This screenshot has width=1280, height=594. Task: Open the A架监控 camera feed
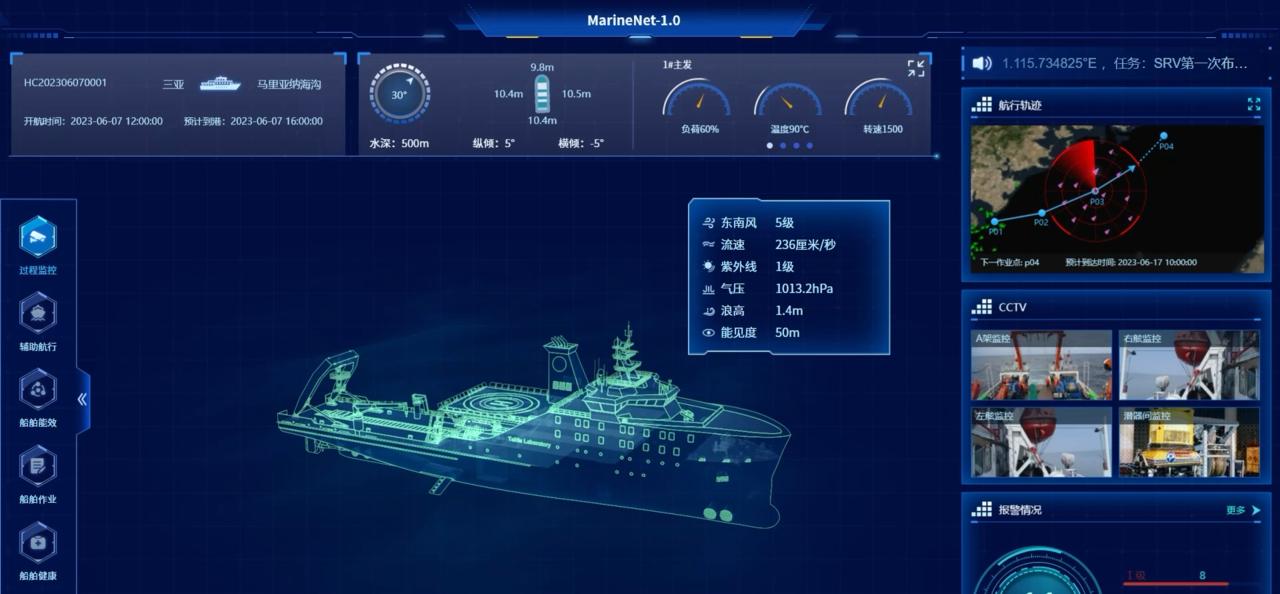1041,365
